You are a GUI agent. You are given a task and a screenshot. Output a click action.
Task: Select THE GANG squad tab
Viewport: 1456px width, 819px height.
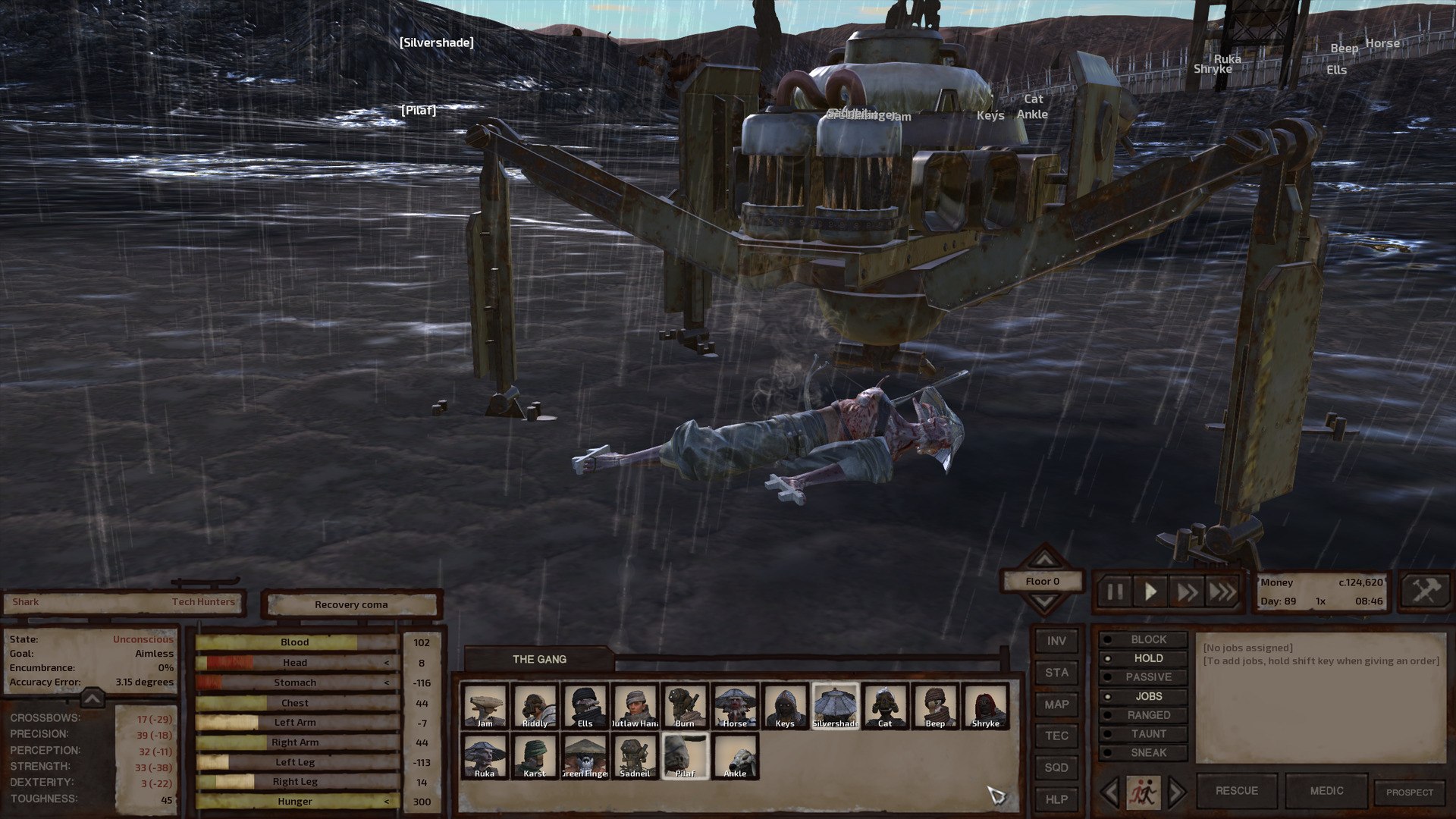coord(540,659)
